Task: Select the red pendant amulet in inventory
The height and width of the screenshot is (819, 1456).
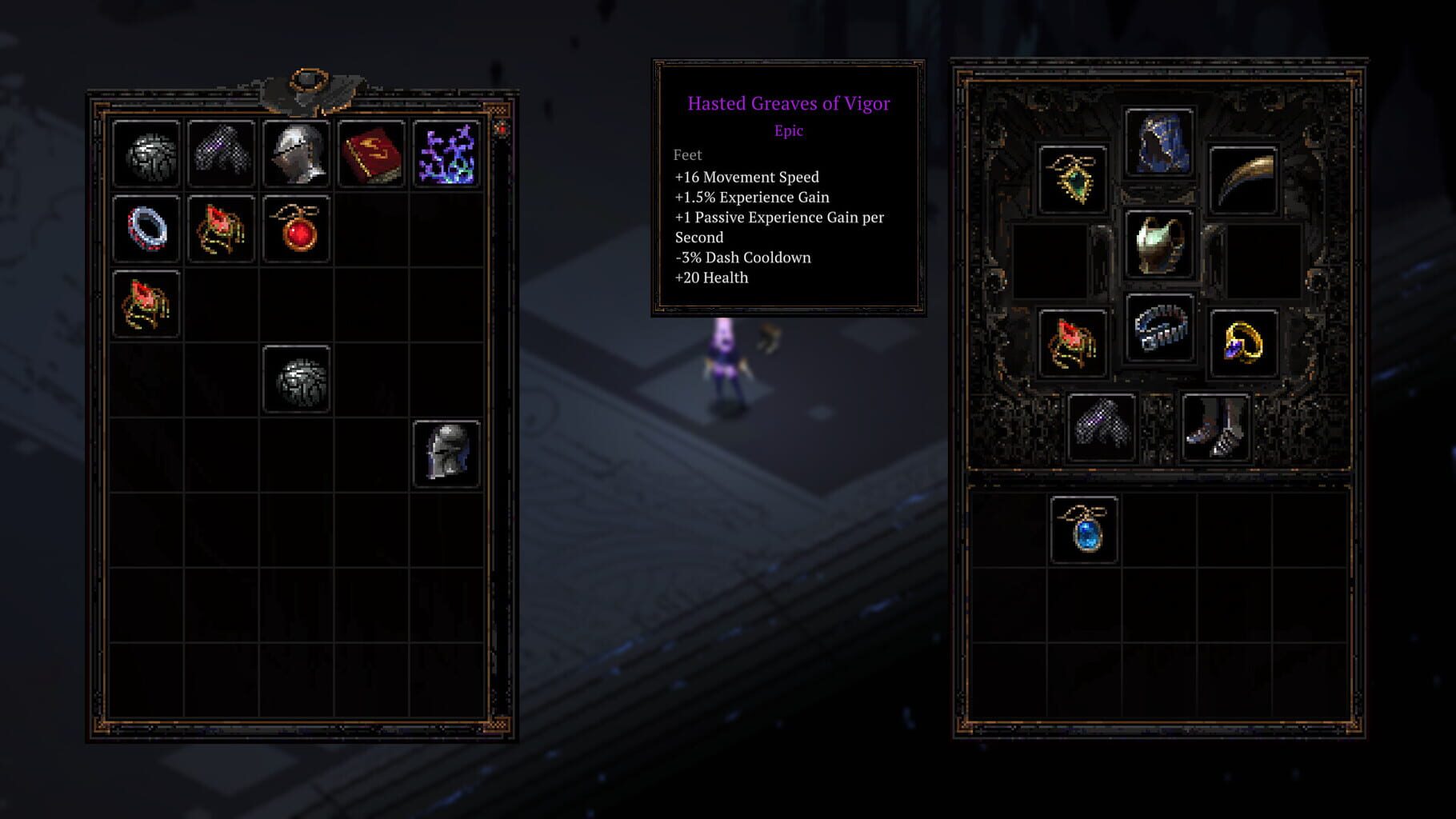Action: tap(296, 230)
